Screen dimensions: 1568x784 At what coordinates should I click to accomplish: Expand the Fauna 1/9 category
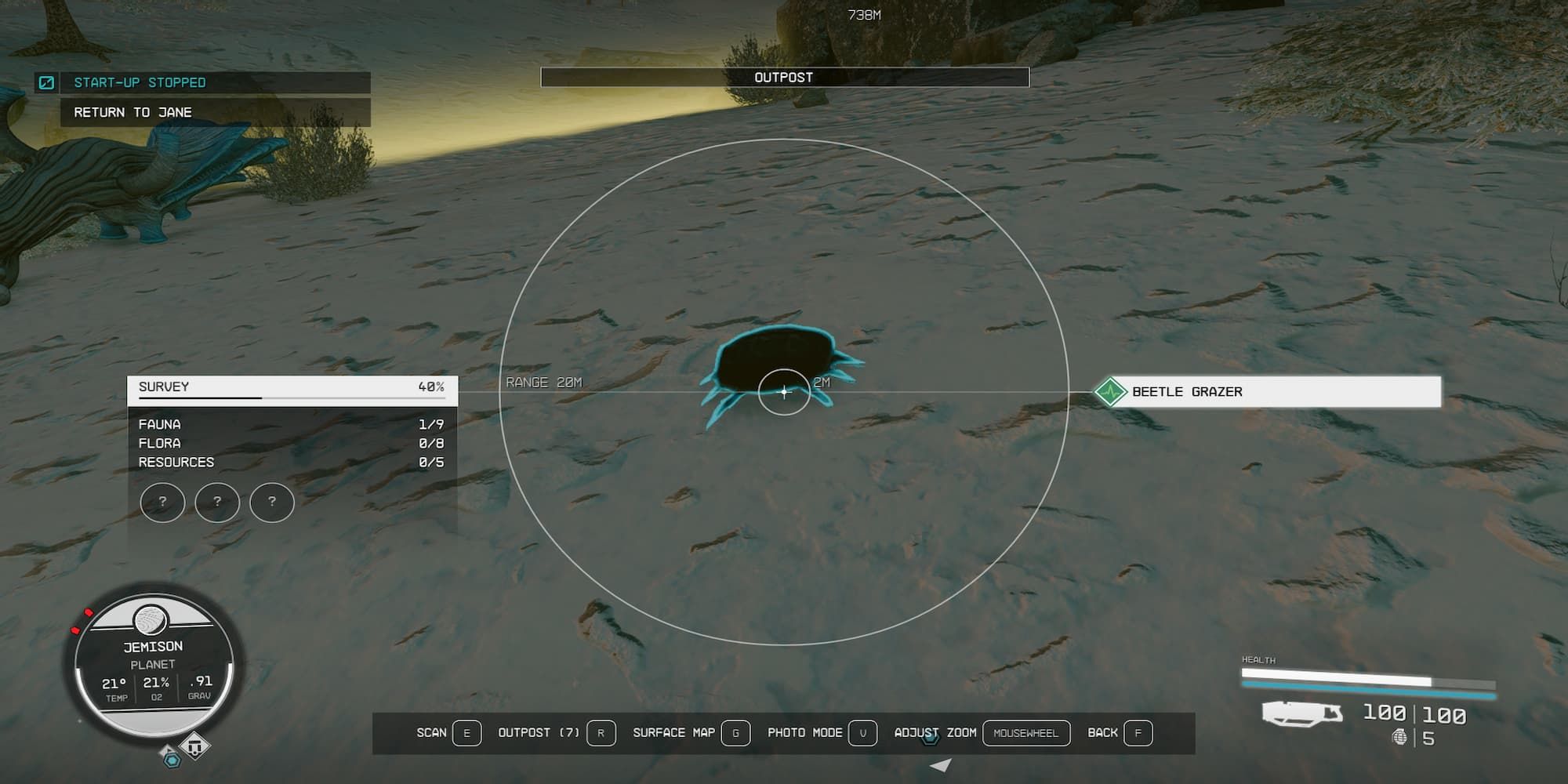pyautogui.click(x=290, y=423)
